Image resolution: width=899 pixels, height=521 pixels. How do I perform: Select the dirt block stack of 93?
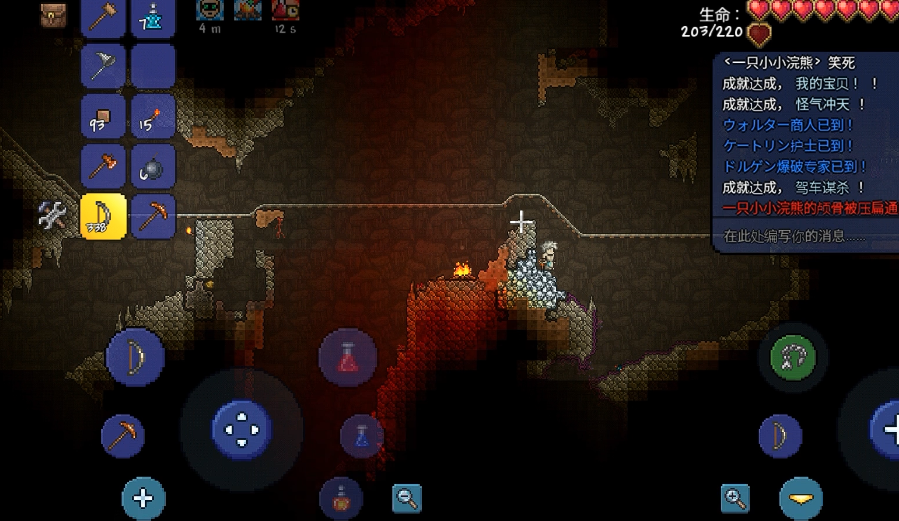(103, 117)
